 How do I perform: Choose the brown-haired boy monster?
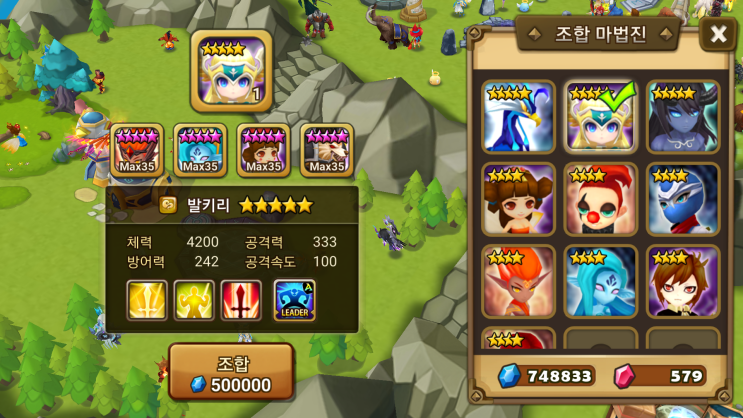pyautogui.click(x=682, y=281)
